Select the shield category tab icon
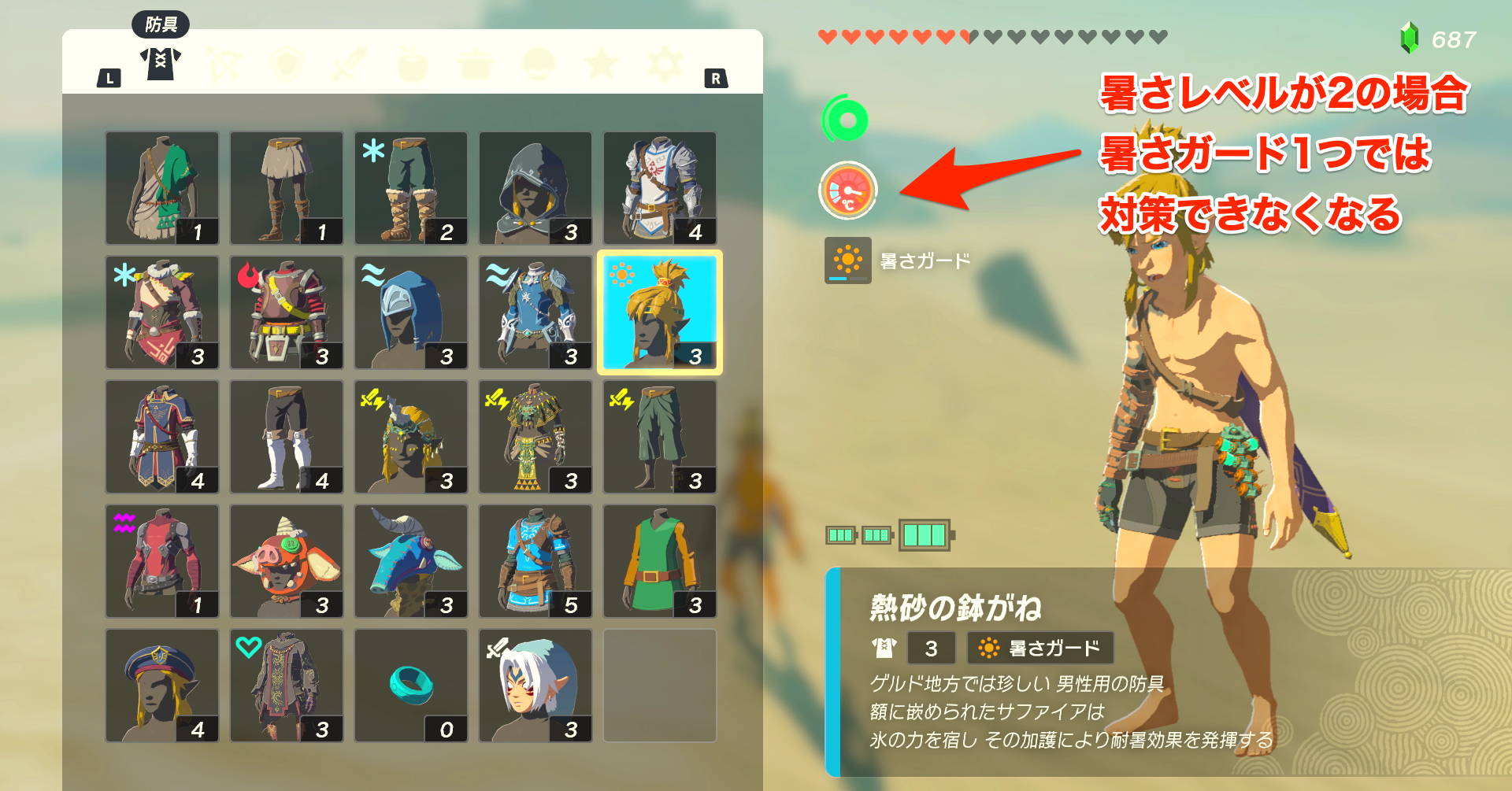1512x791 pixels. coord(287,63)
